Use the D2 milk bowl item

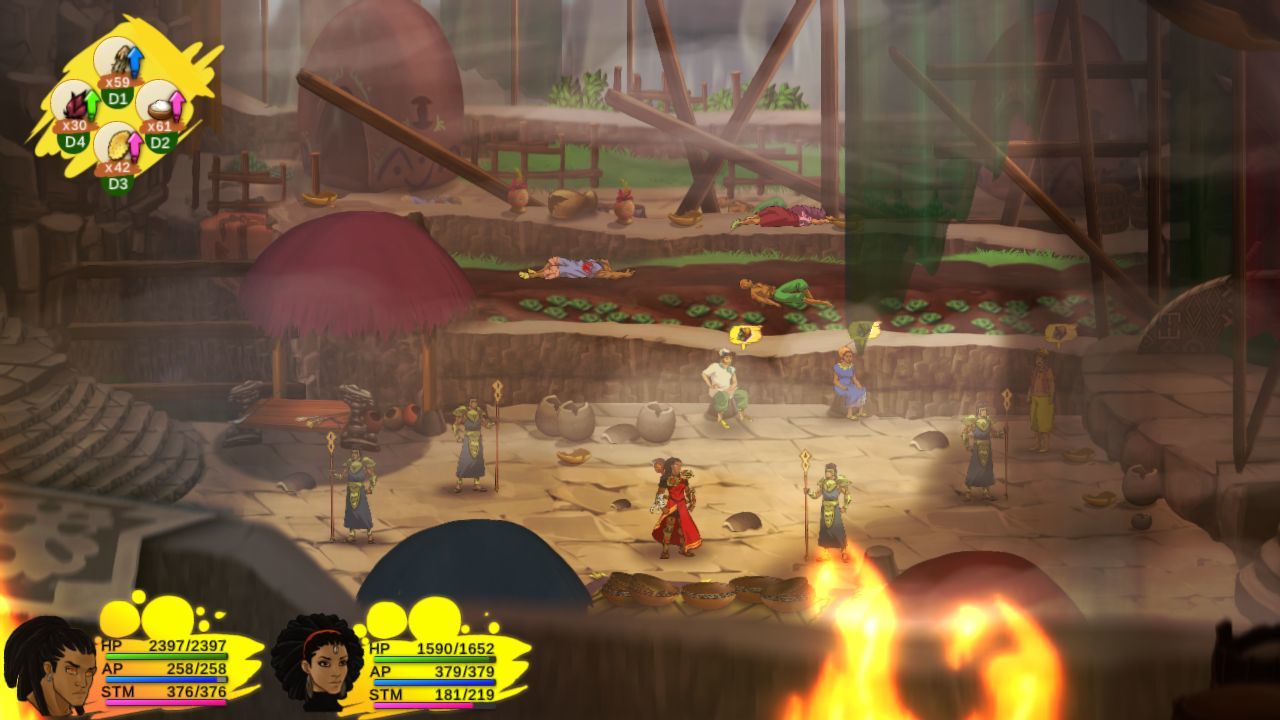[160, 110]
